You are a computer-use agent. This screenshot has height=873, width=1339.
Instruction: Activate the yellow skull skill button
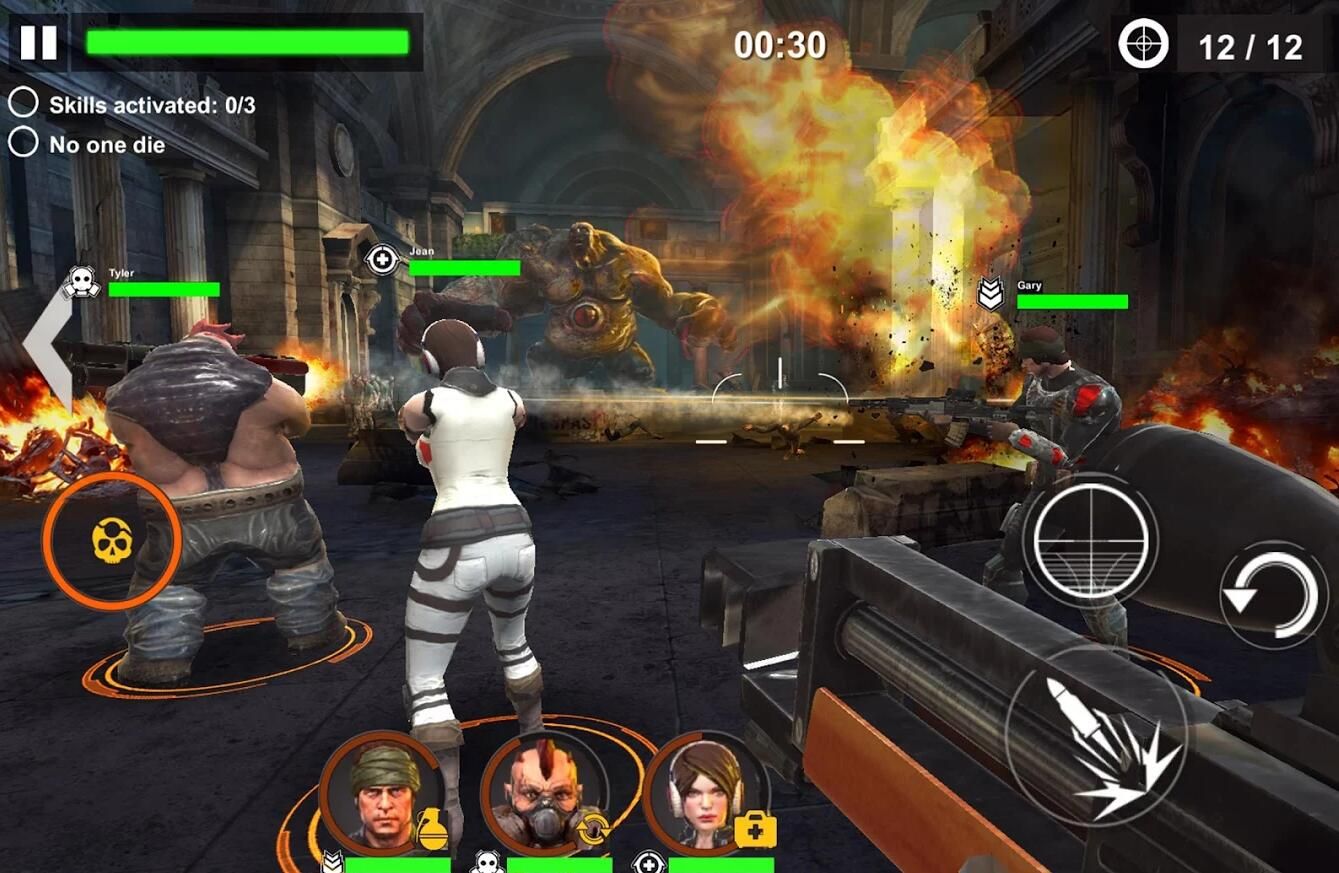(111, 541)
